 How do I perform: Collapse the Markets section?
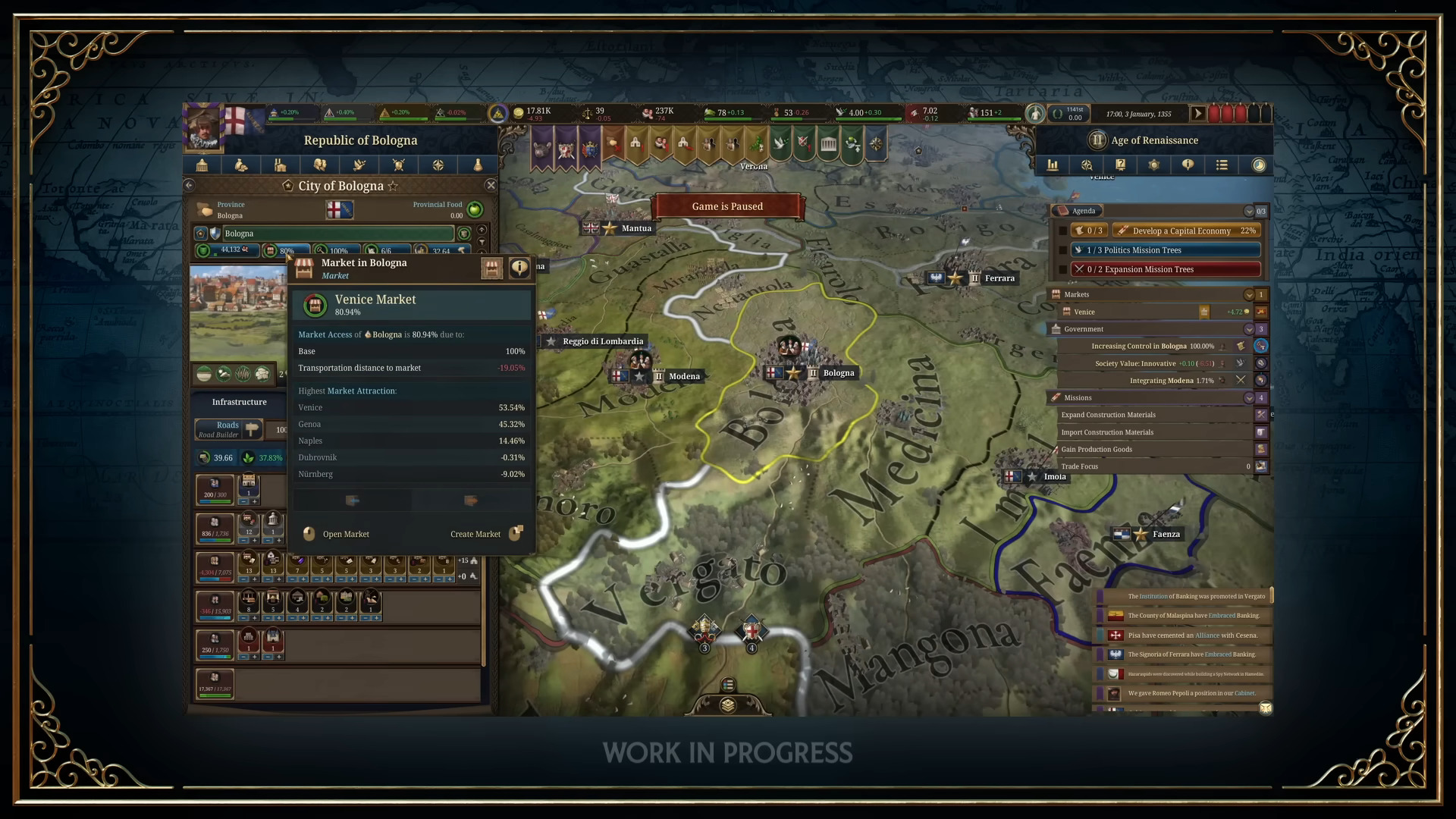click(x=1249, y=294)
